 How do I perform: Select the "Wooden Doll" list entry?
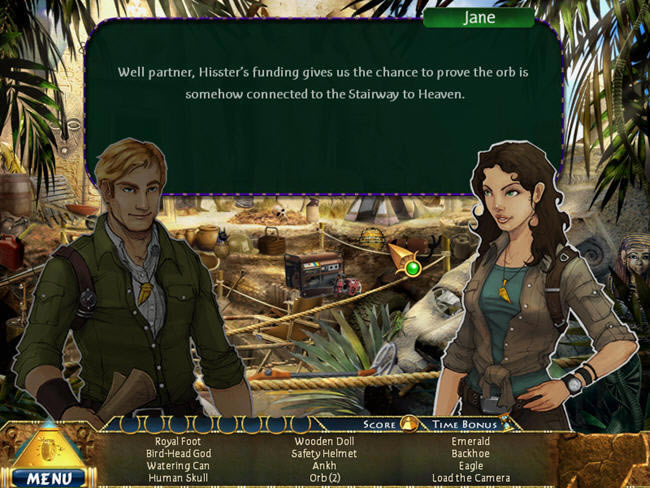(324, 441)
